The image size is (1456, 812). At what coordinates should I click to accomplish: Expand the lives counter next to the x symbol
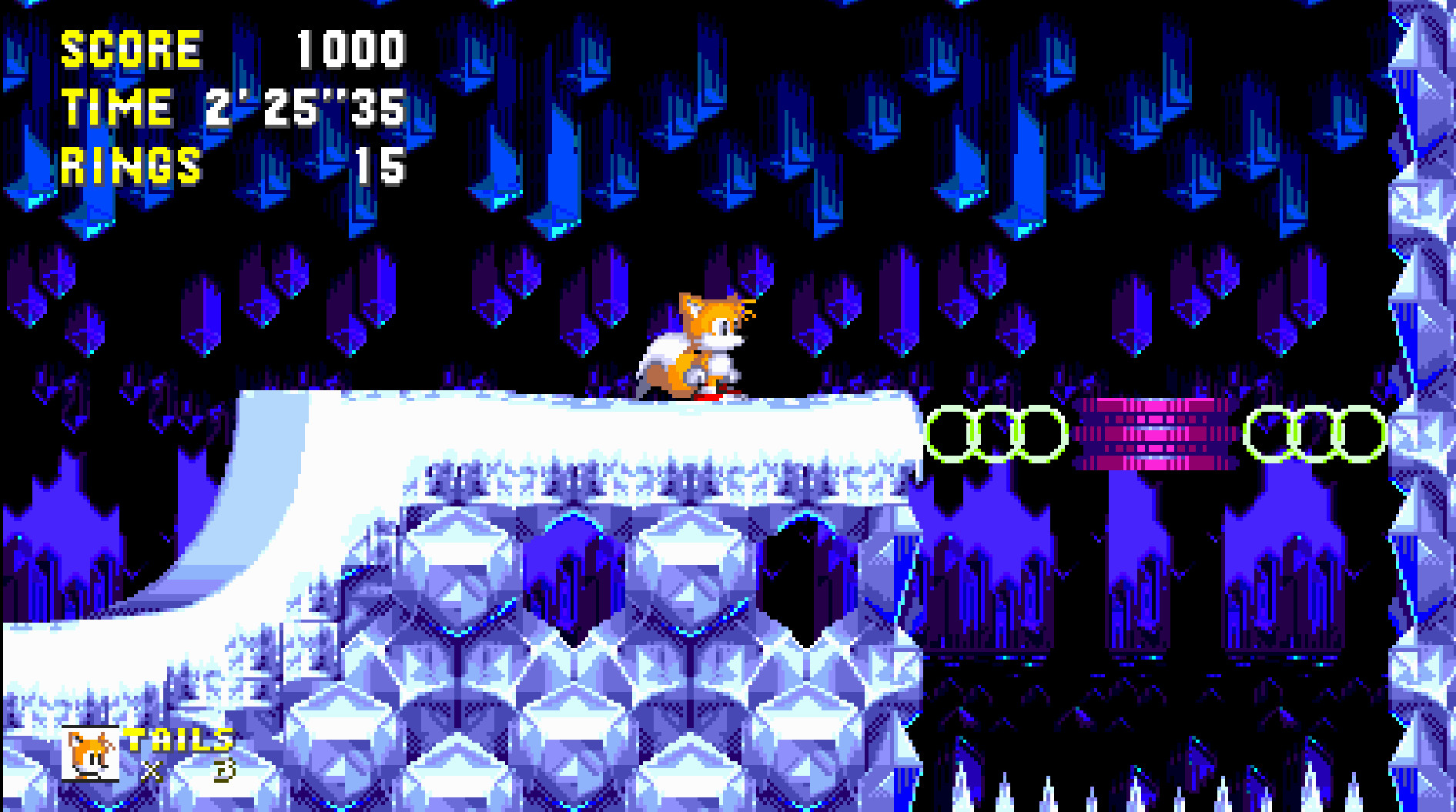tap(224, 769)
